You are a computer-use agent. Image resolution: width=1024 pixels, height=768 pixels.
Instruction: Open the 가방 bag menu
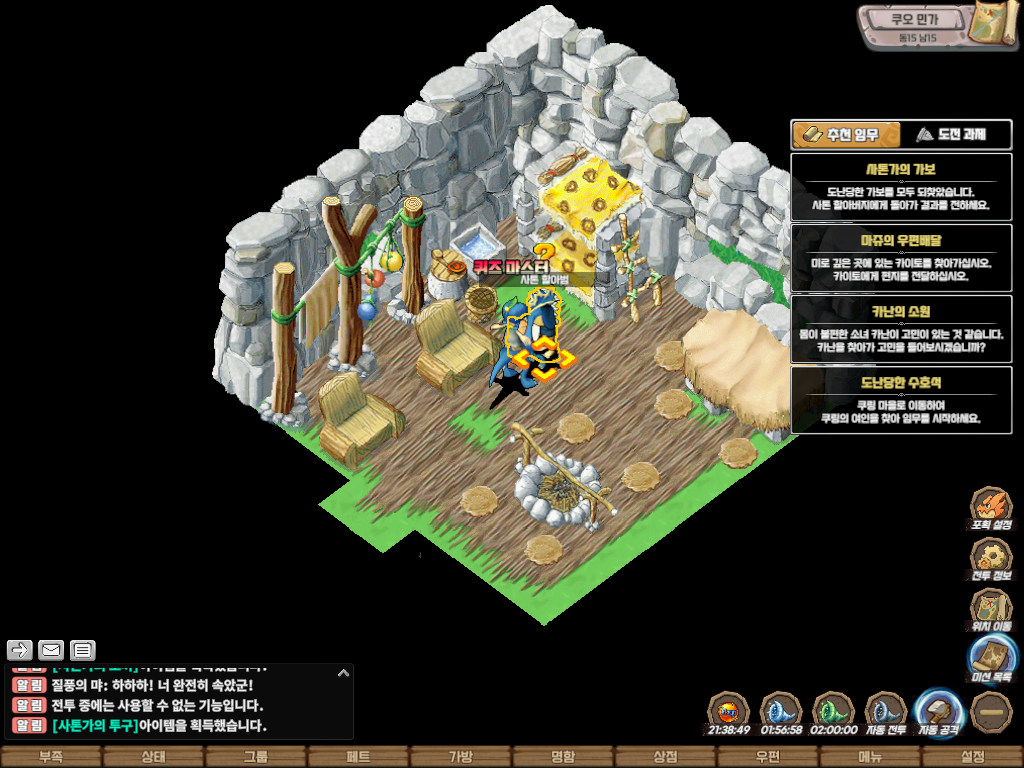coord(460,757)
